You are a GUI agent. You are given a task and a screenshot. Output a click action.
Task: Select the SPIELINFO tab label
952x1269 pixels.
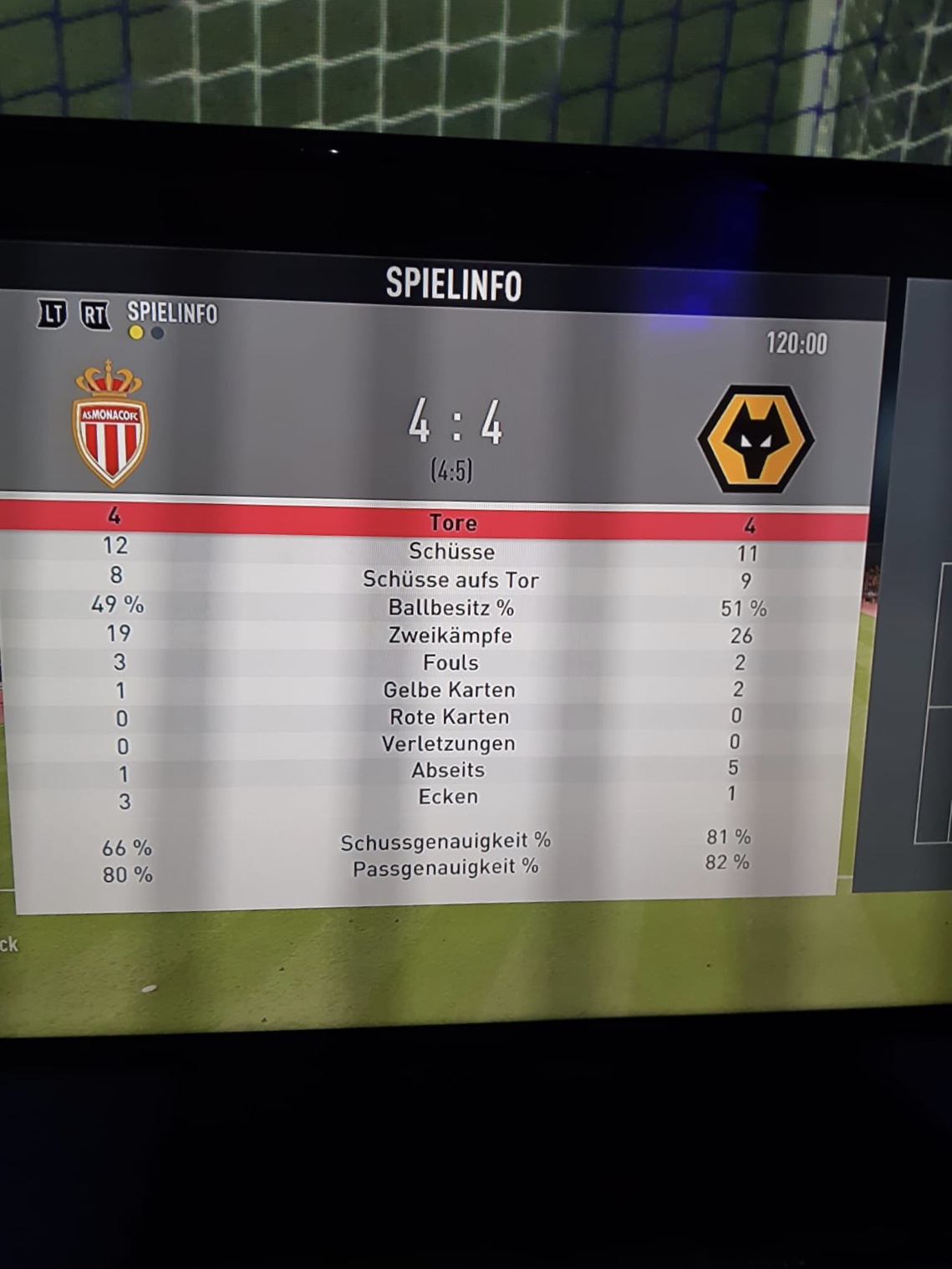[x=171, y=313]
